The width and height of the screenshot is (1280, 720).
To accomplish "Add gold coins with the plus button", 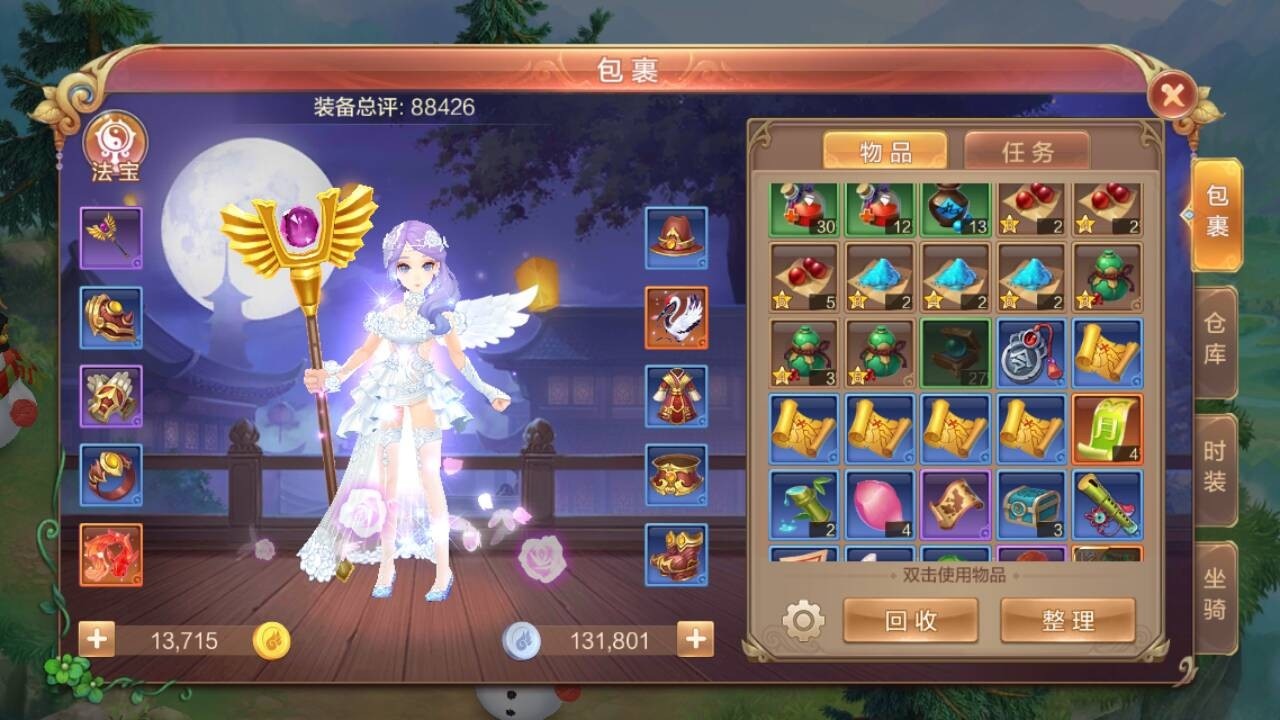I will click(x=97, y=639).
